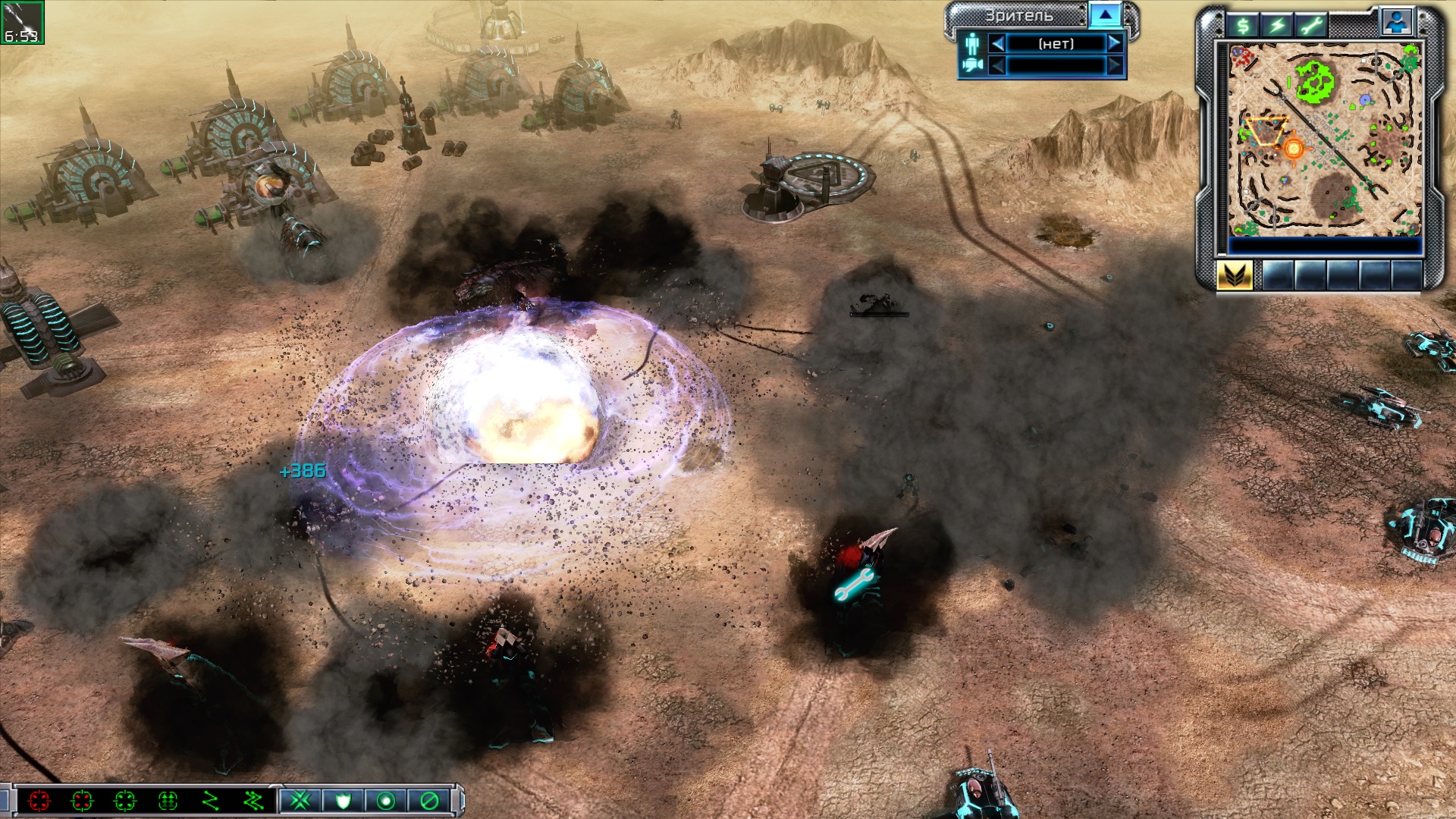The image size is (1456, 819).
Task: Select the gold chevron rank tab
Action: pyautogui.click(x=1235, y=275)
